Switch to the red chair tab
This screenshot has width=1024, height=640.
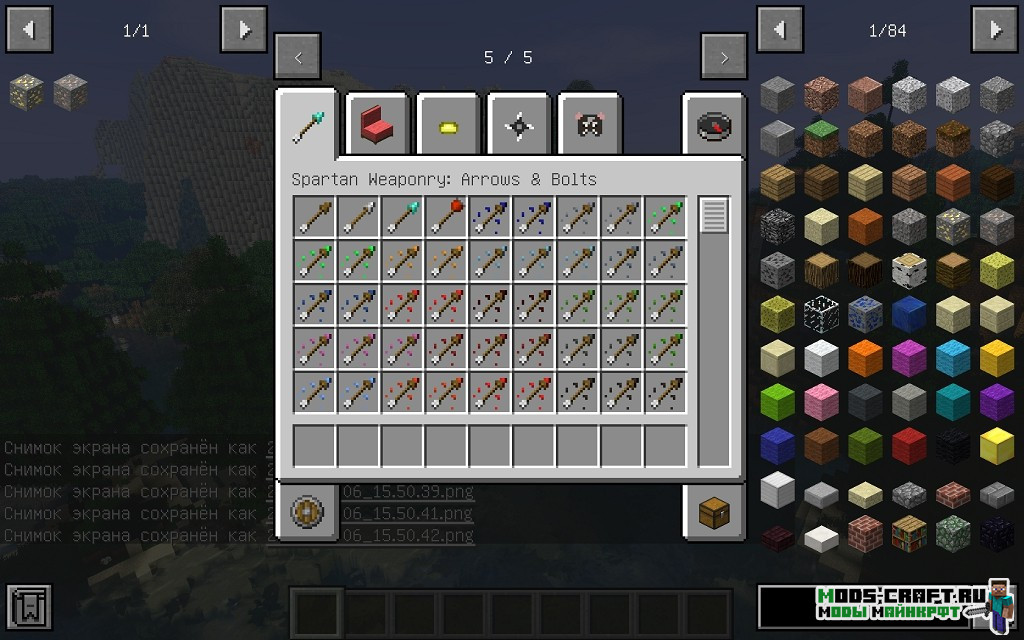click(x=378, y=125)
